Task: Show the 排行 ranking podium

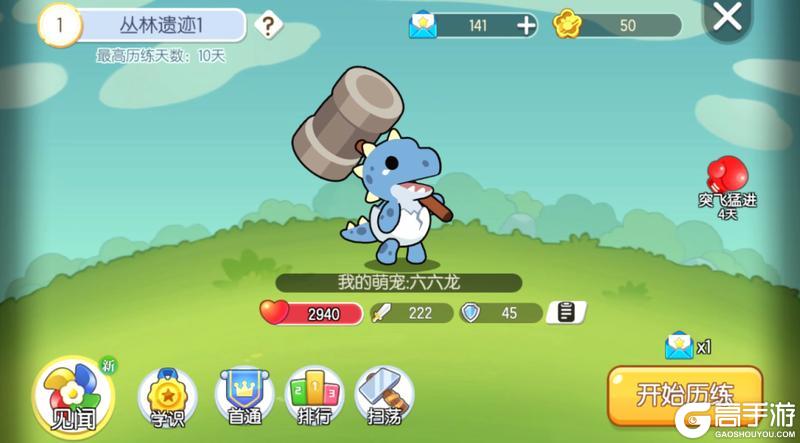Action: [314, 396]
